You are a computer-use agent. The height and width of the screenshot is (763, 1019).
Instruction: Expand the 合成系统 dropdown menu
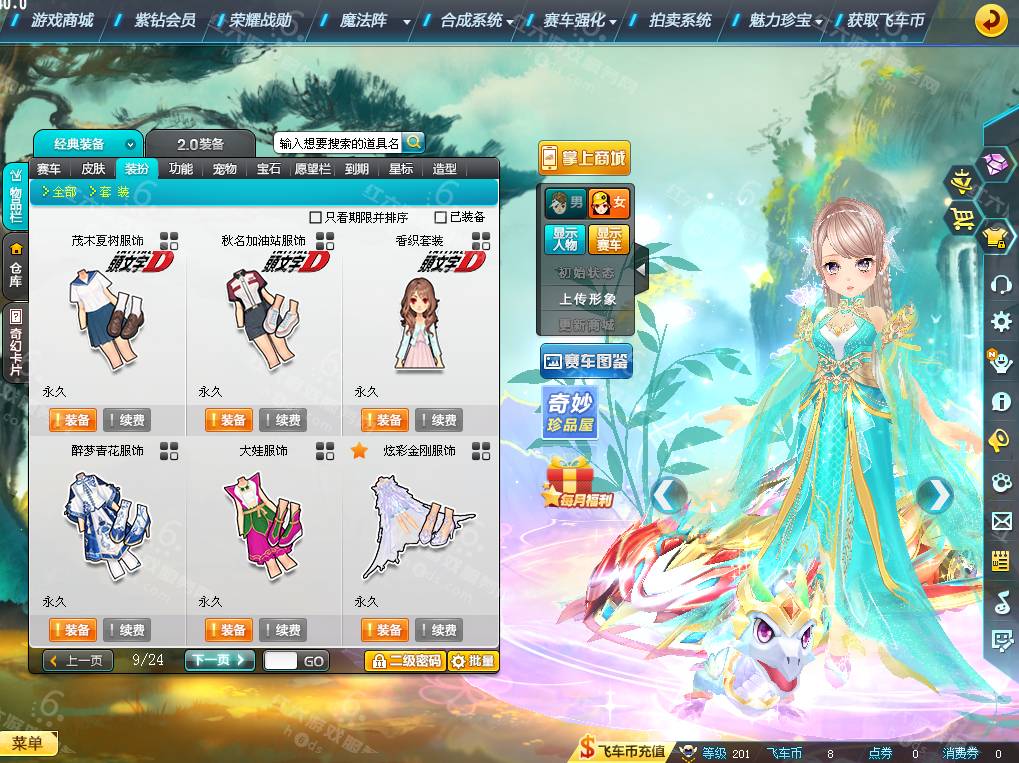(478, 20)
